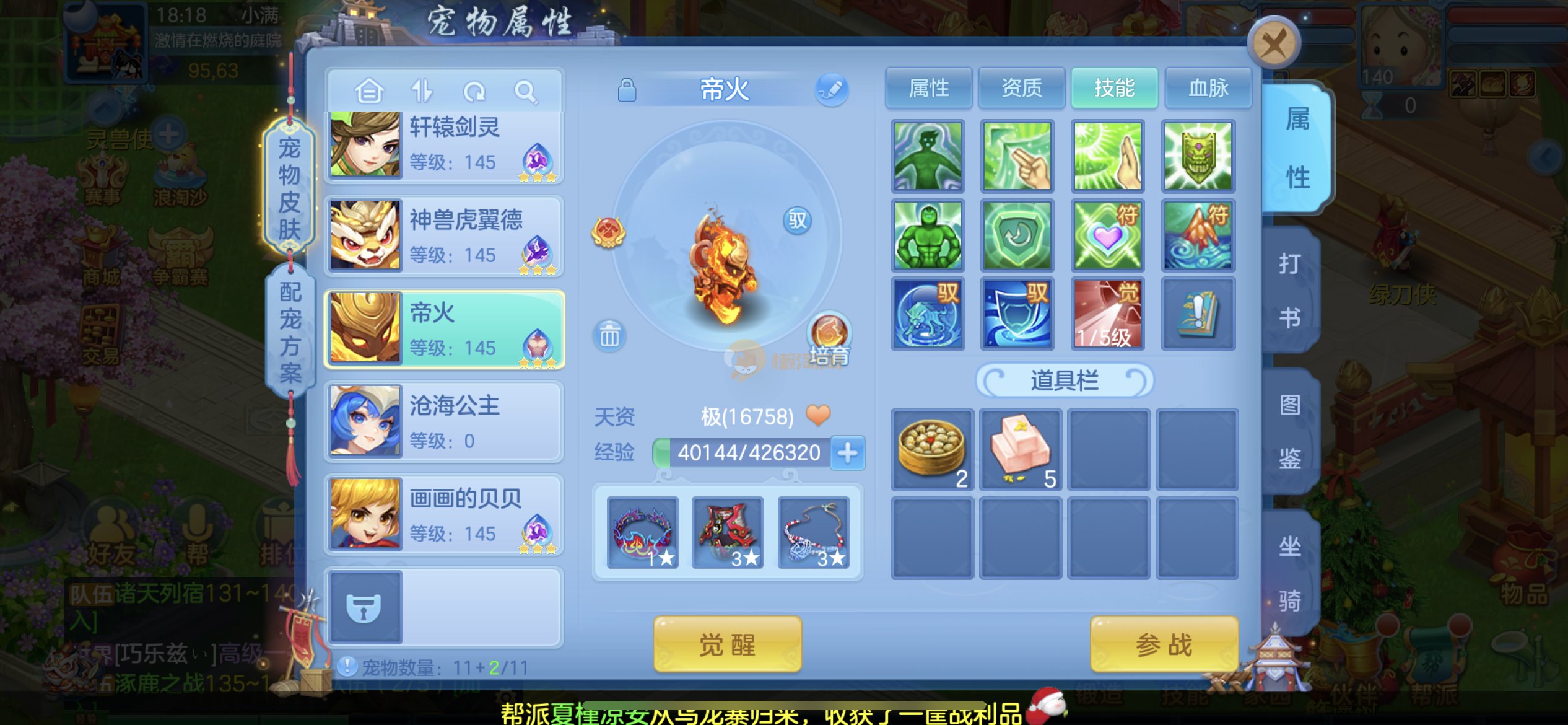This screenshot has width=1568, height=725.
Task: Select 沧海公主 from the pet list
Action: pyautogui.click(x=445, y=421)
